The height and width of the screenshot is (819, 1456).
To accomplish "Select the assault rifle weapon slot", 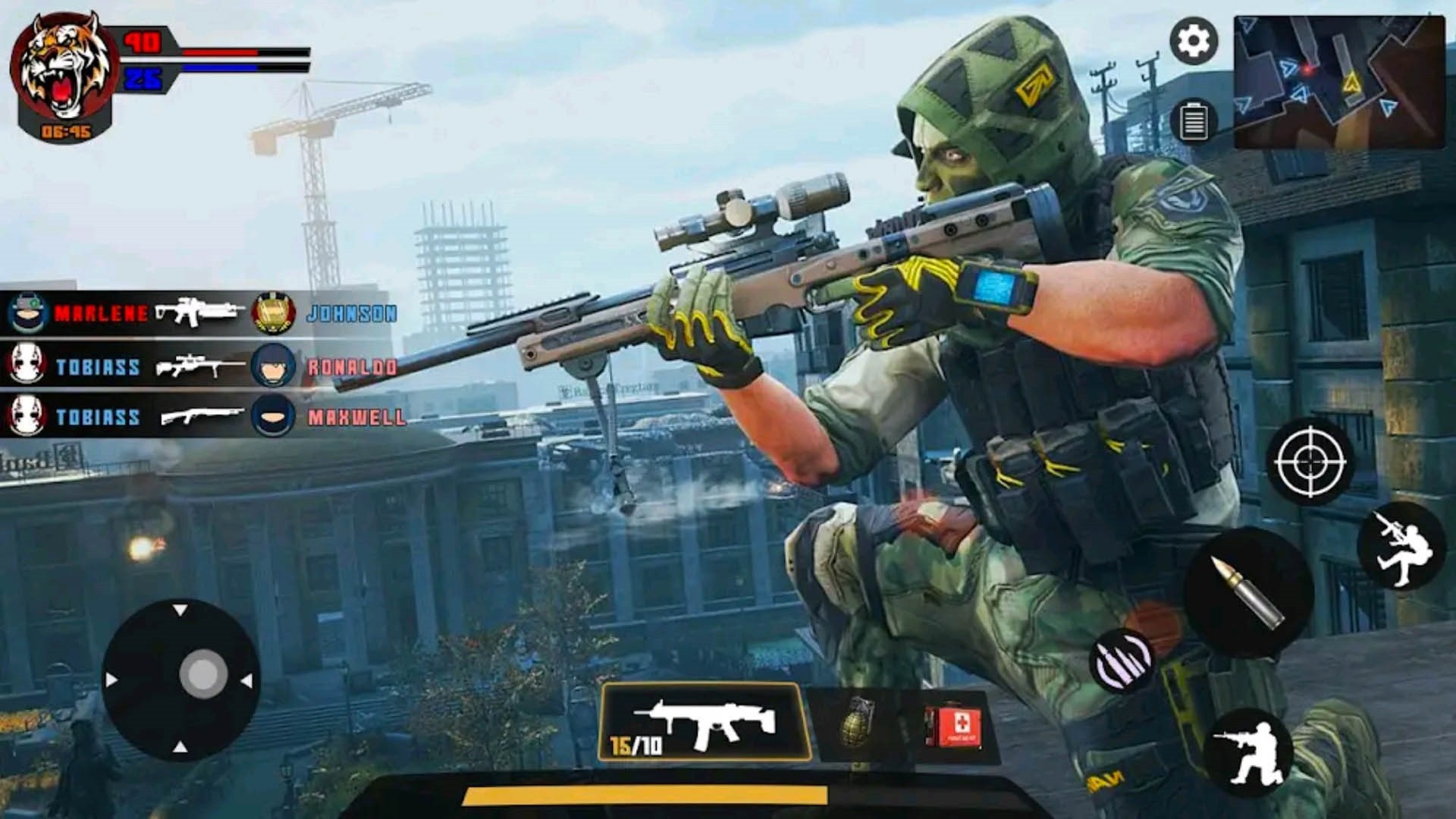I will click(703, 723).
